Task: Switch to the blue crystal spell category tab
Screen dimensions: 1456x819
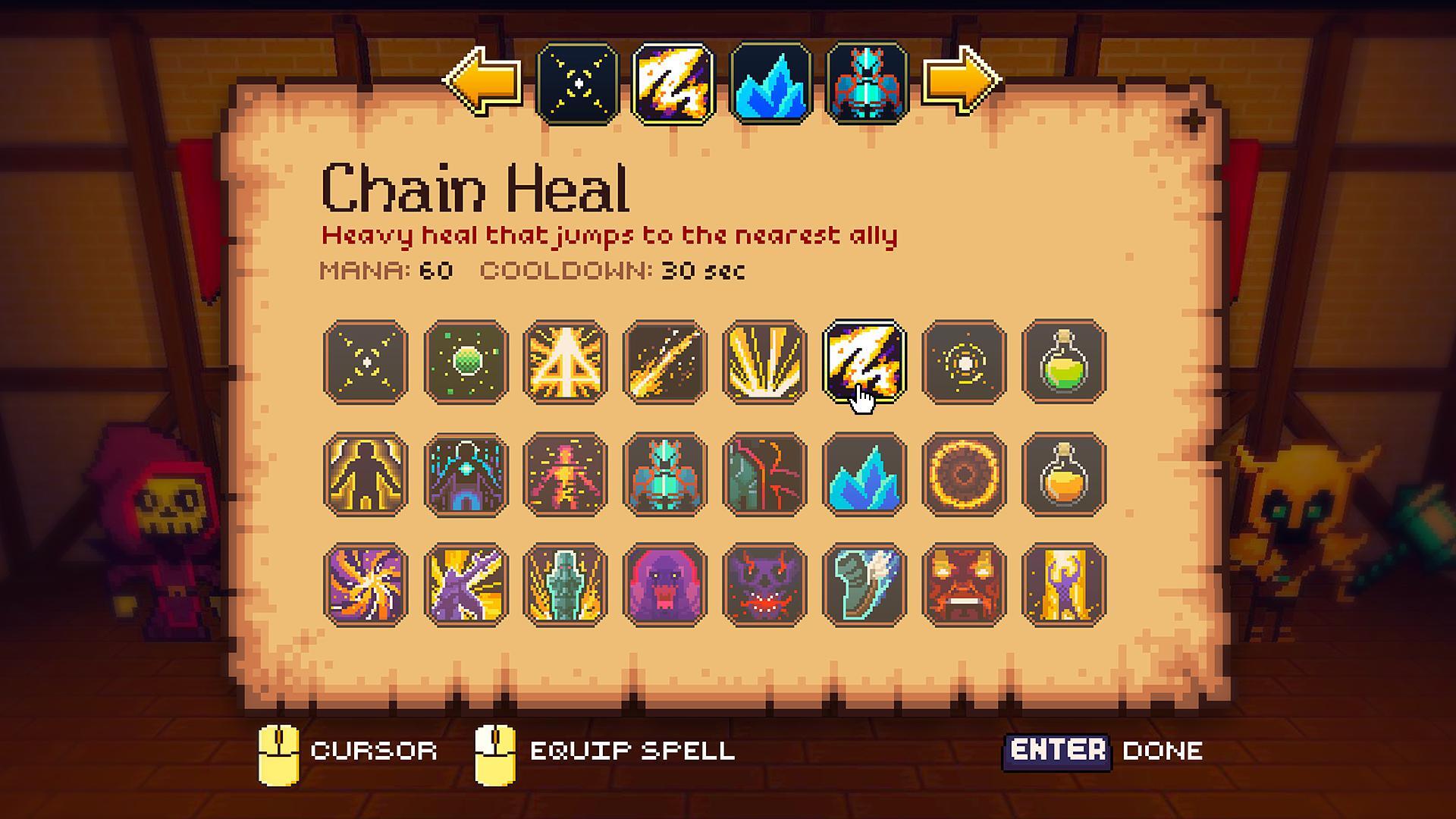Action: [772, 82]
